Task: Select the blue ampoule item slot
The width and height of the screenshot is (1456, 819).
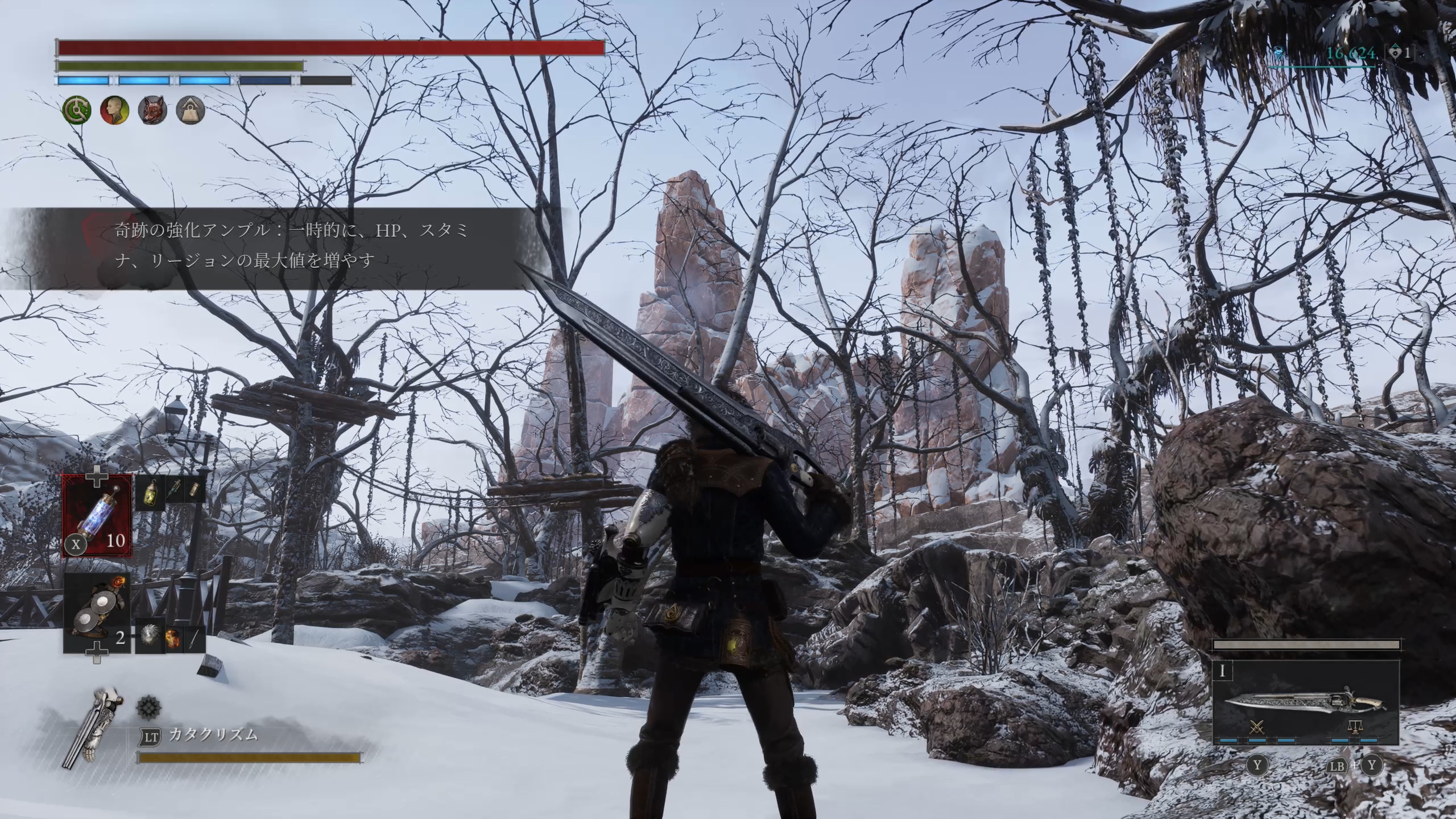Action: tap(97, 516)
